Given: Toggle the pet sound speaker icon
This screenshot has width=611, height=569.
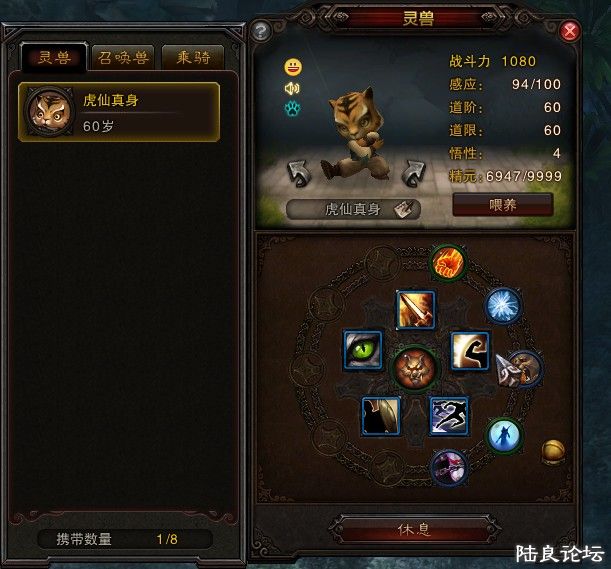Looking at the screenshot, I should coord(293,87).
